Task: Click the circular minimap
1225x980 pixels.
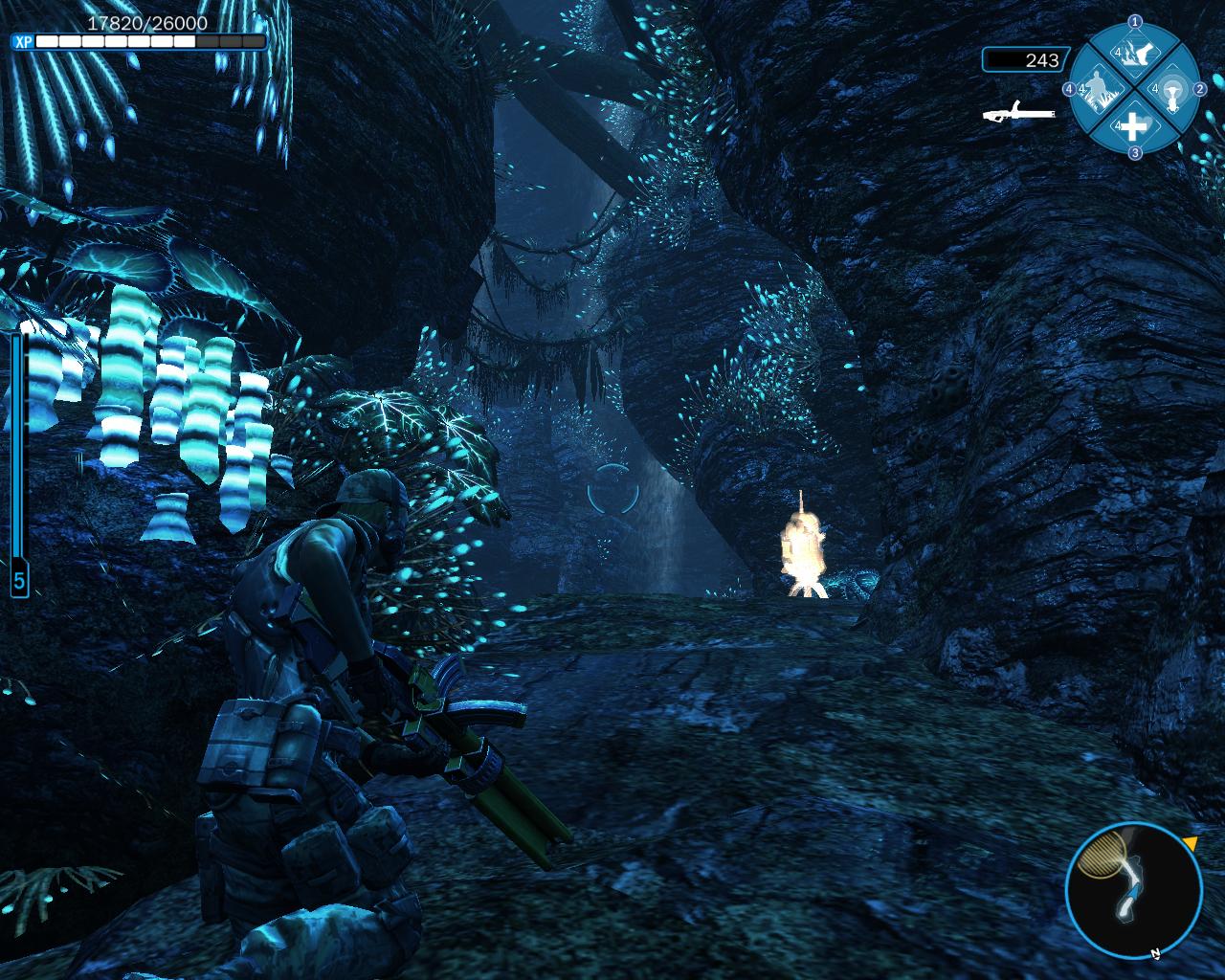Action: [x=1133, y=891]
